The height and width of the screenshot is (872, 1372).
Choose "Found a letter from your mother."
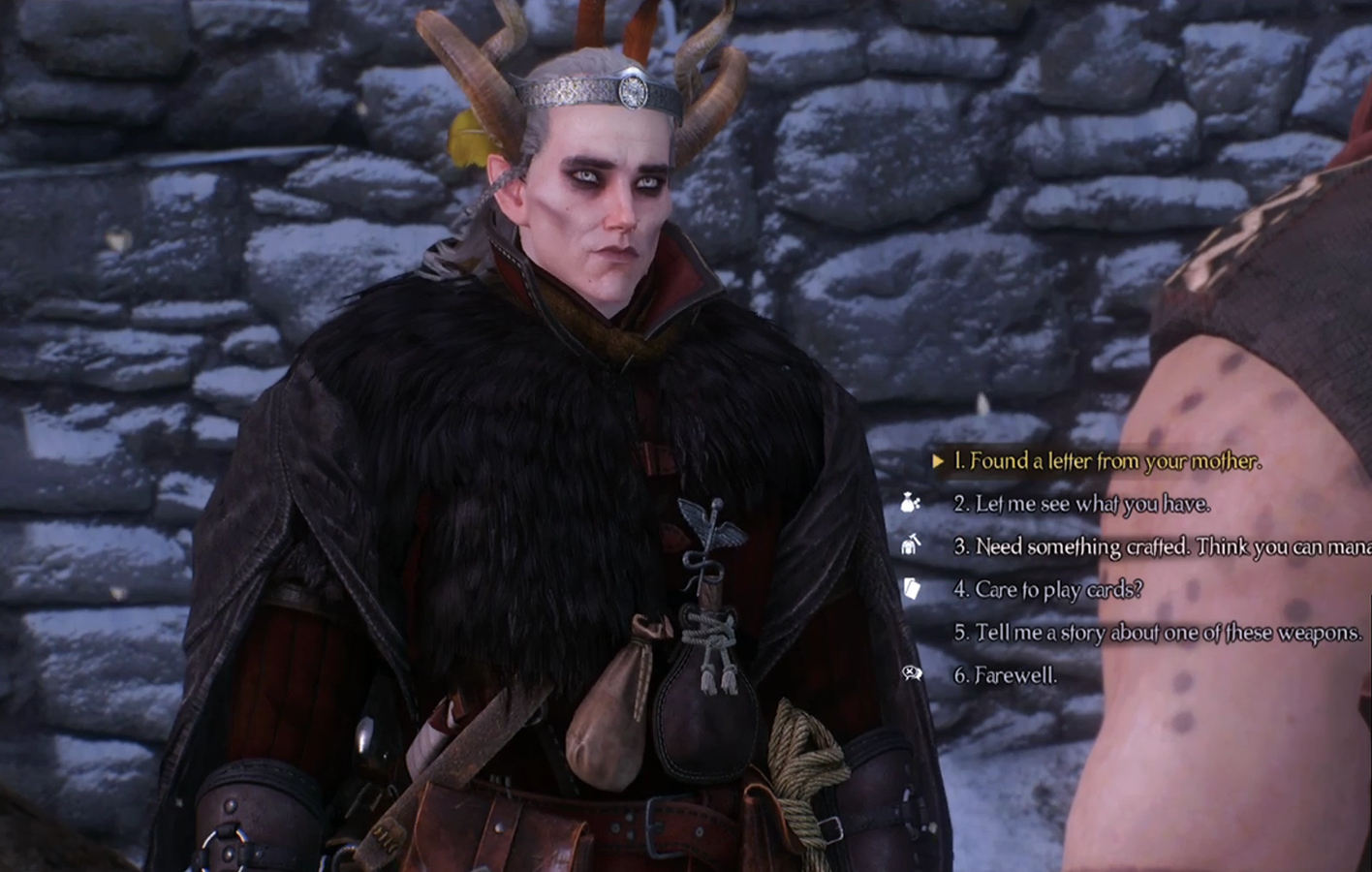tap(1107, 462)
